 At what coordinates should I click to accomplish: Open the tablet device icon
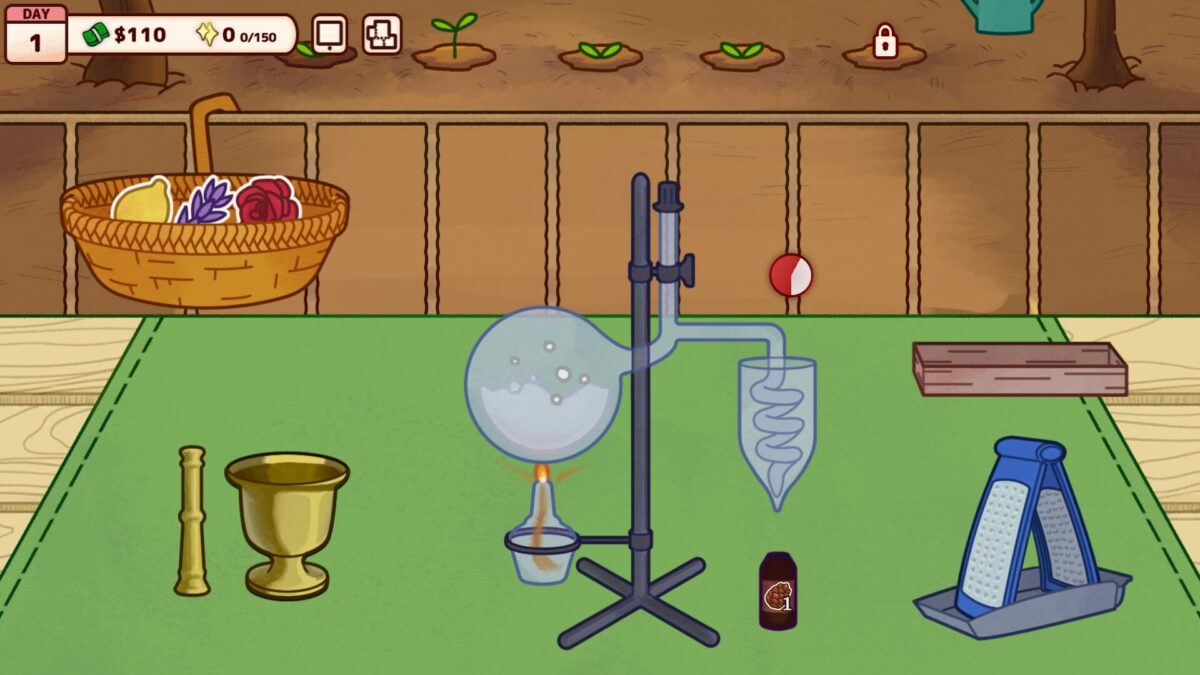[329, 34]
